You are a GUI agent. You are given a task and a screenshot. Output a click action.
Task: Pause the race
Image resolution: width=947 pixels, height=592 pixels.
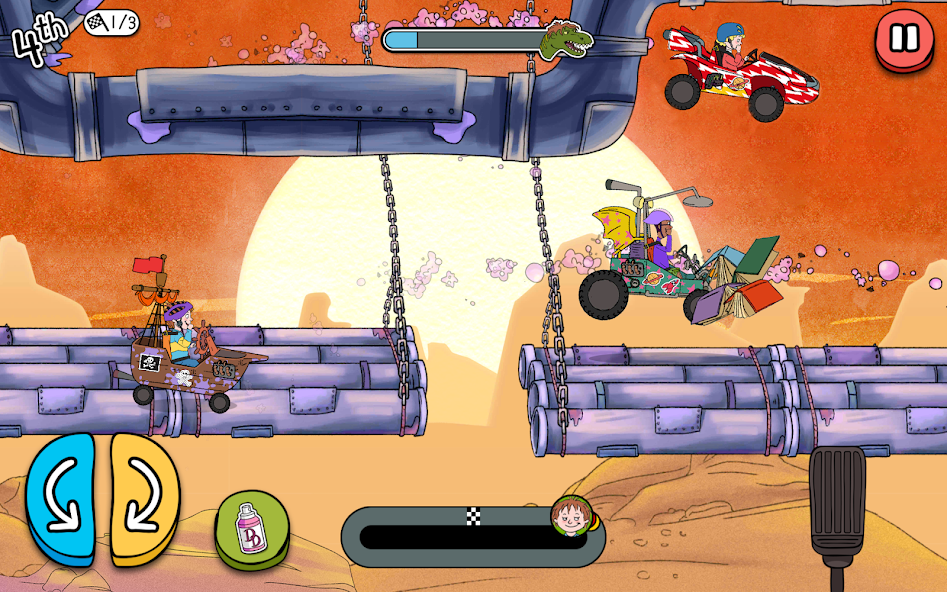[x=904, y=39]
